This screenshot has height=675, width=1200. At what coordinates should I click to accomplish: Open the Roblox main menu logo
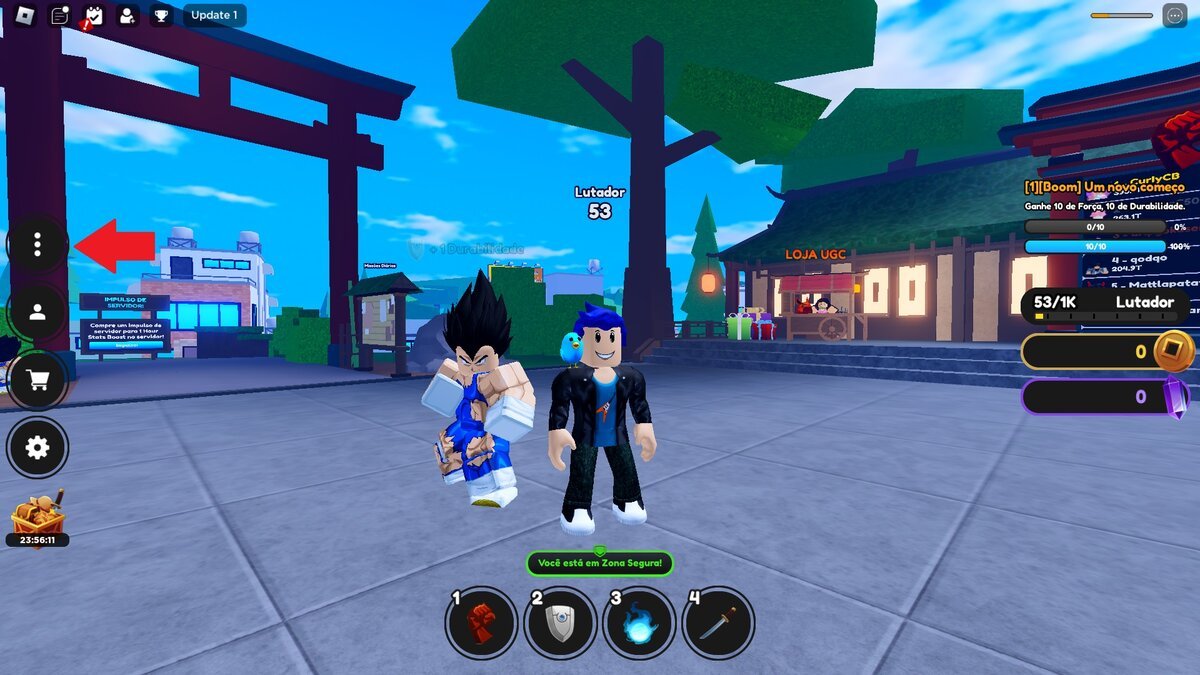click(25, 15)
